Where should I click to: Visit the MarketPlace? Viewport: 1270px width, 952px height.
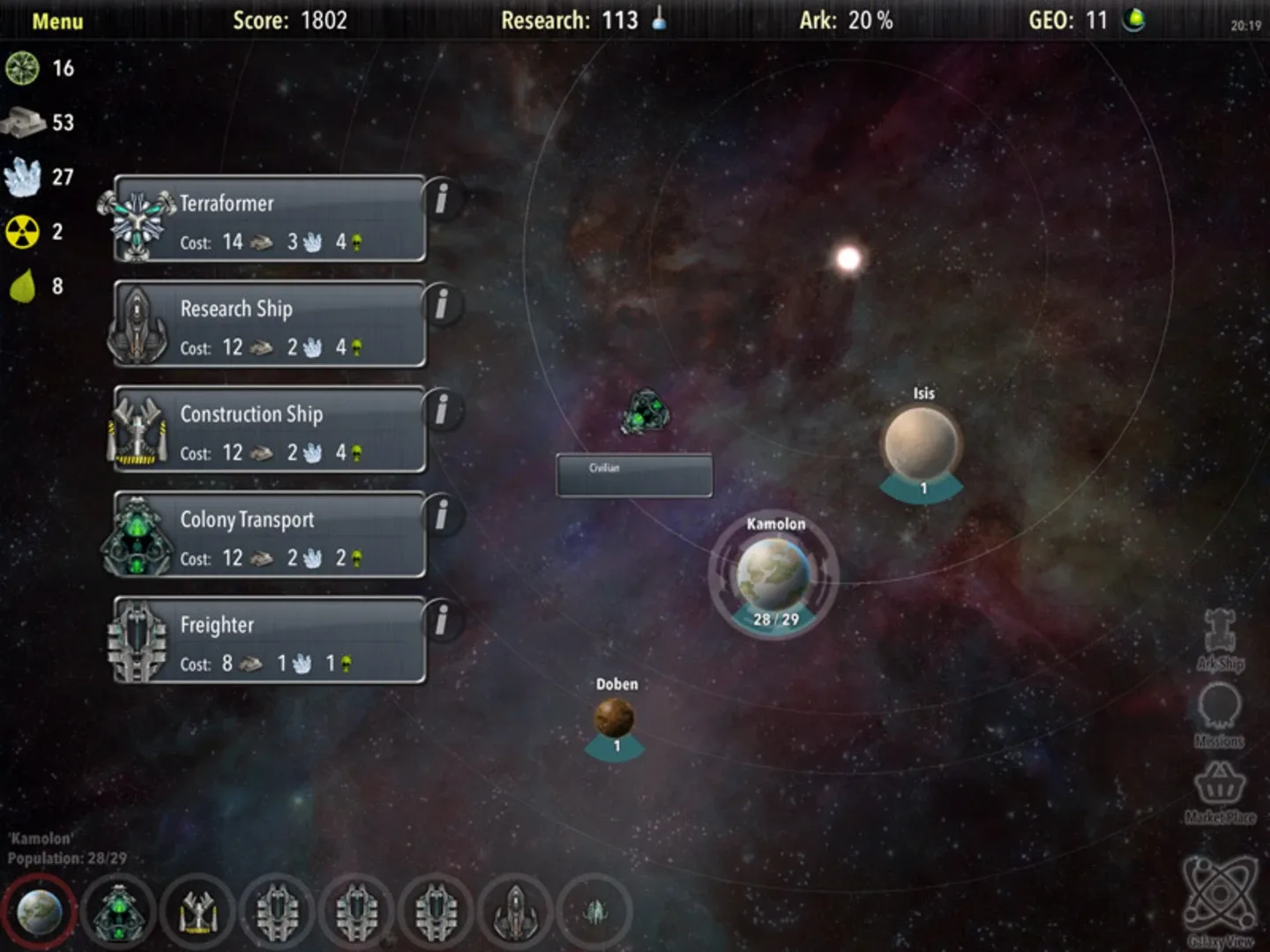pos(1220,792)
